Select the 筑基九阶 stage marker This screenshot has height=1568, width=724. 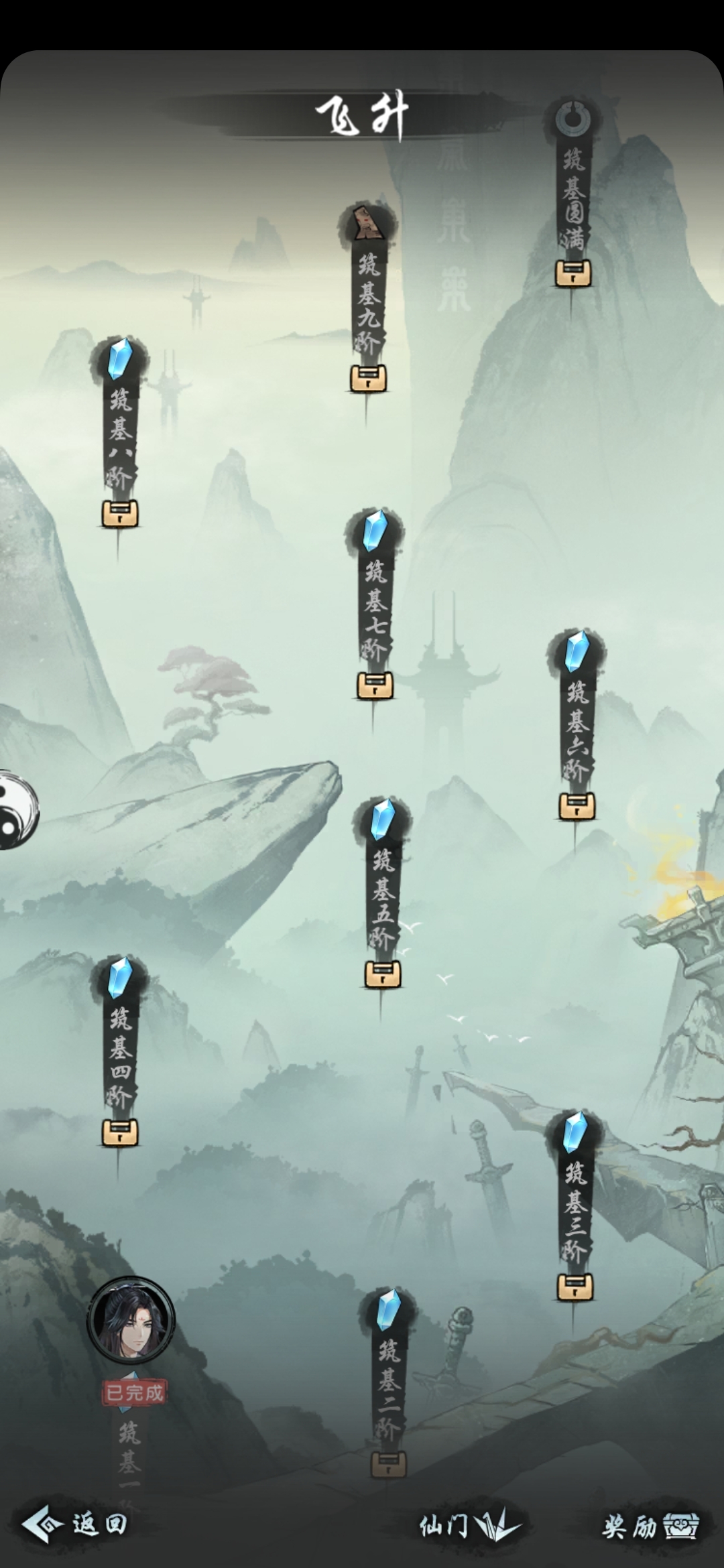pos(369,302)
